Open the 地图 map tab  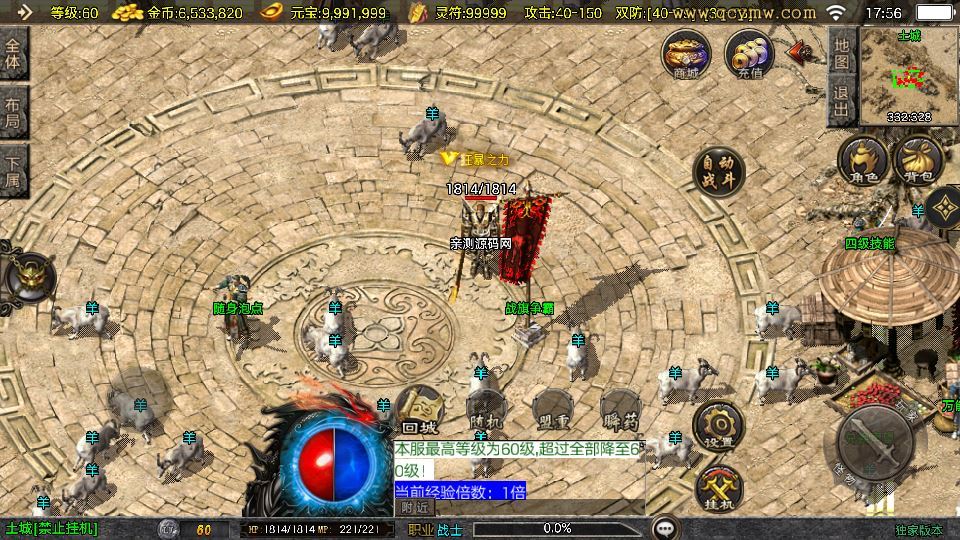pyautogui.click(x=841, y=53)
